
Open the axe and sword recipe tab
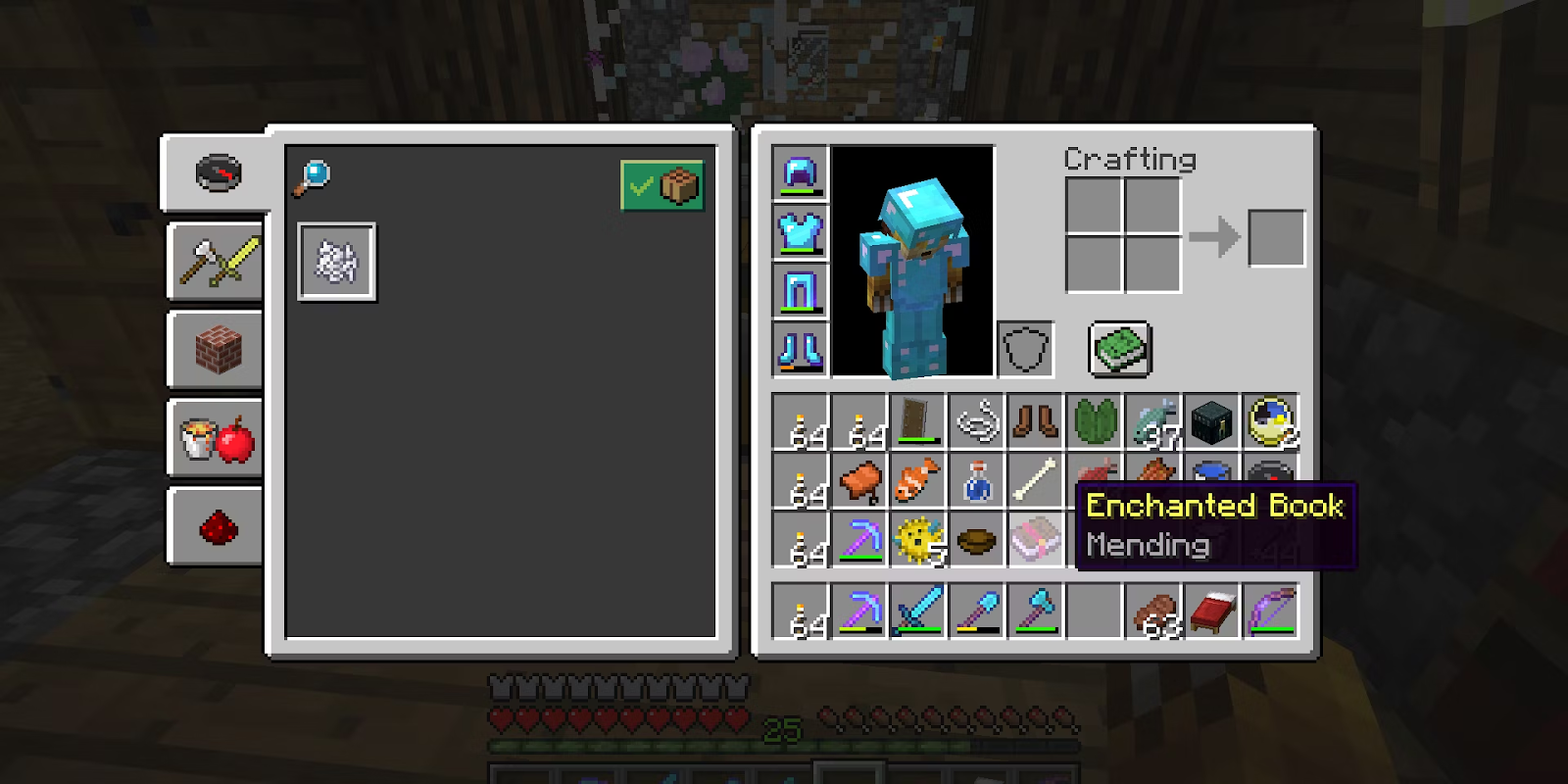[x=218, y=262]
